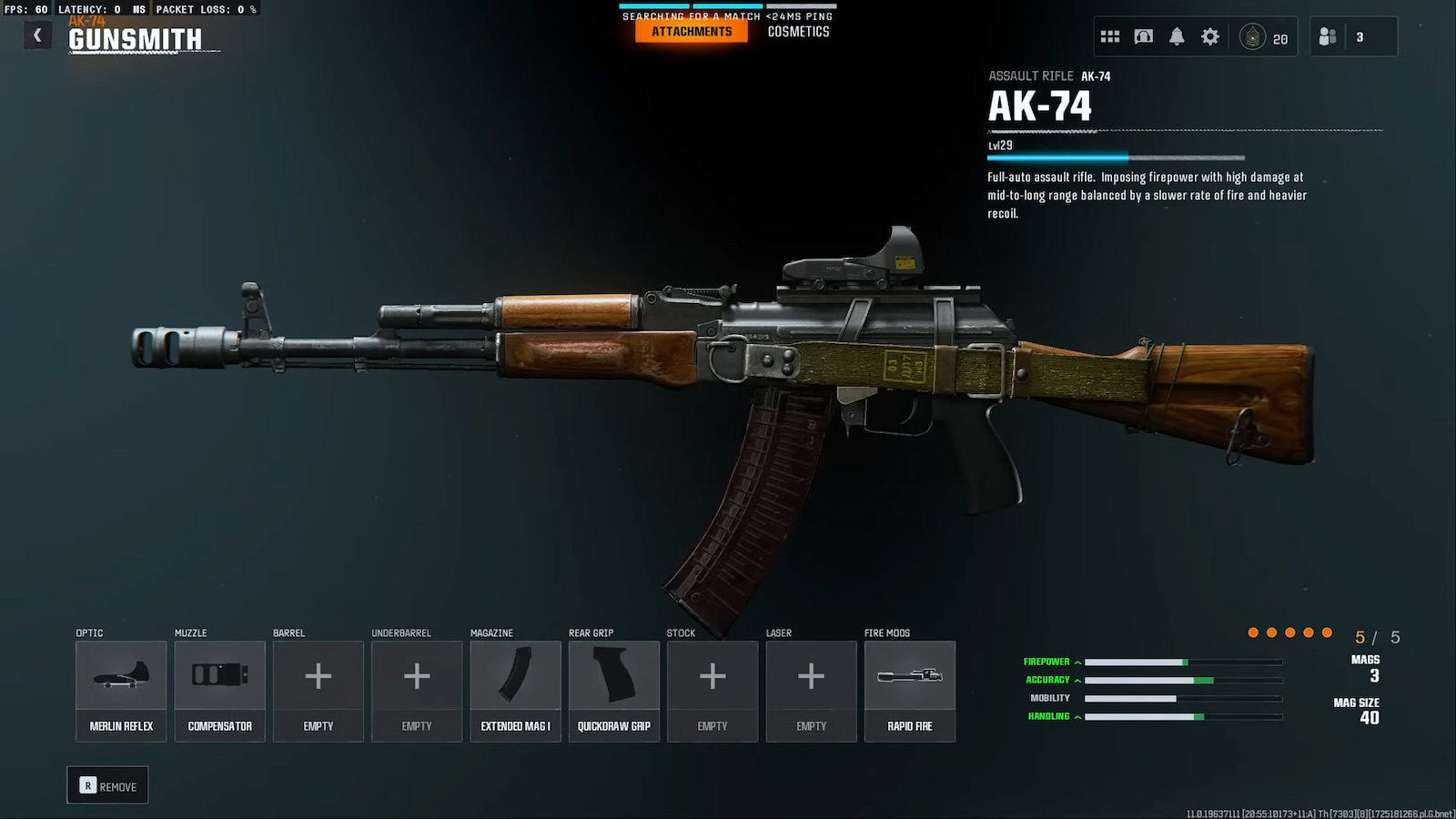Open the empty Laser slot
The image size is (1456, 819).
click(x=811, y=691)
